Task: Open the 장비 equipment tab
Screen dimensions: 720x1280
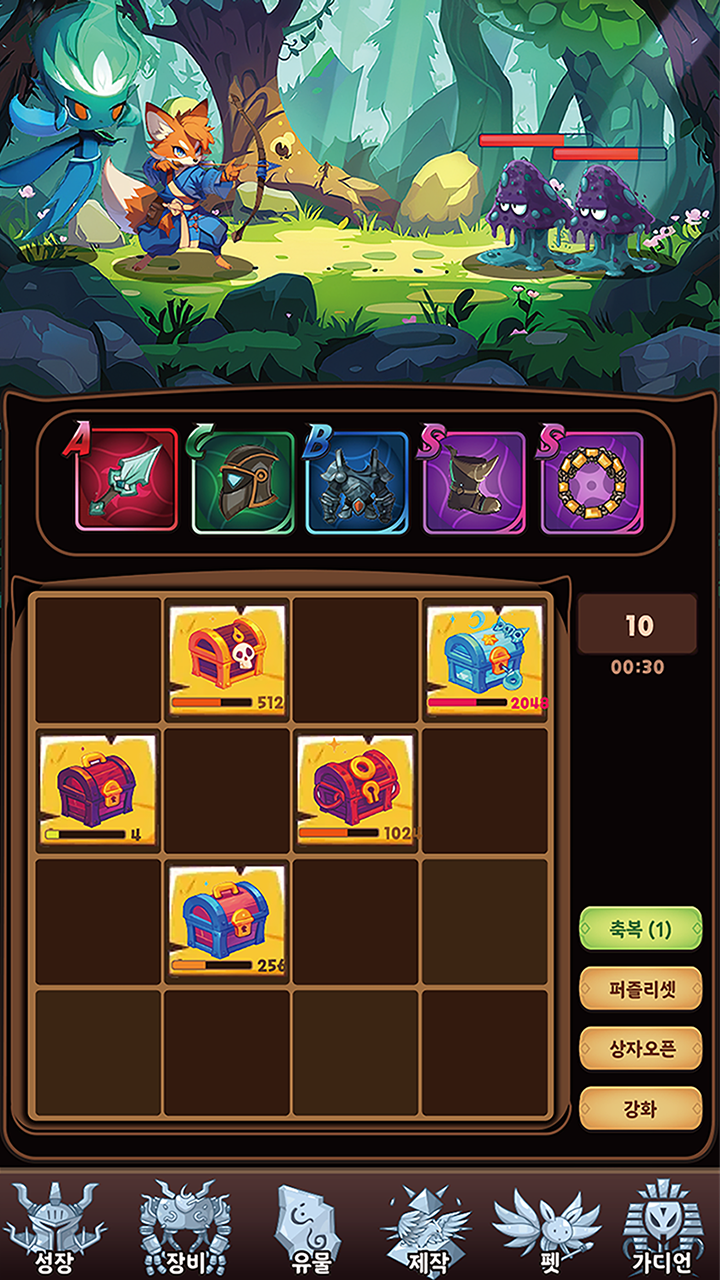Action: click(x=177, y=1226)
